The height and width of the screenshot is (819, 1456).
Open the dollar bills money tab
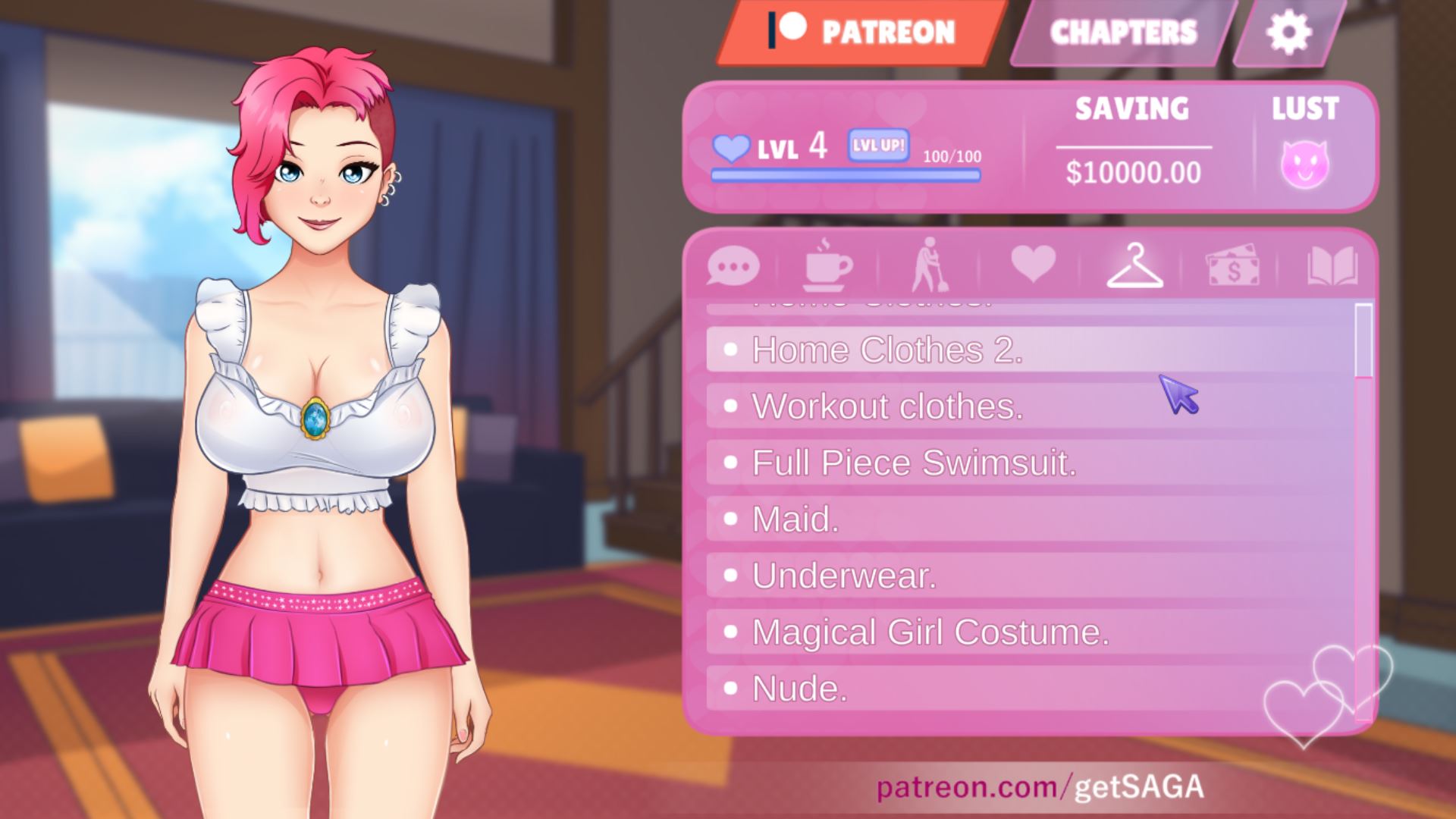click(x=1232, y=267)
